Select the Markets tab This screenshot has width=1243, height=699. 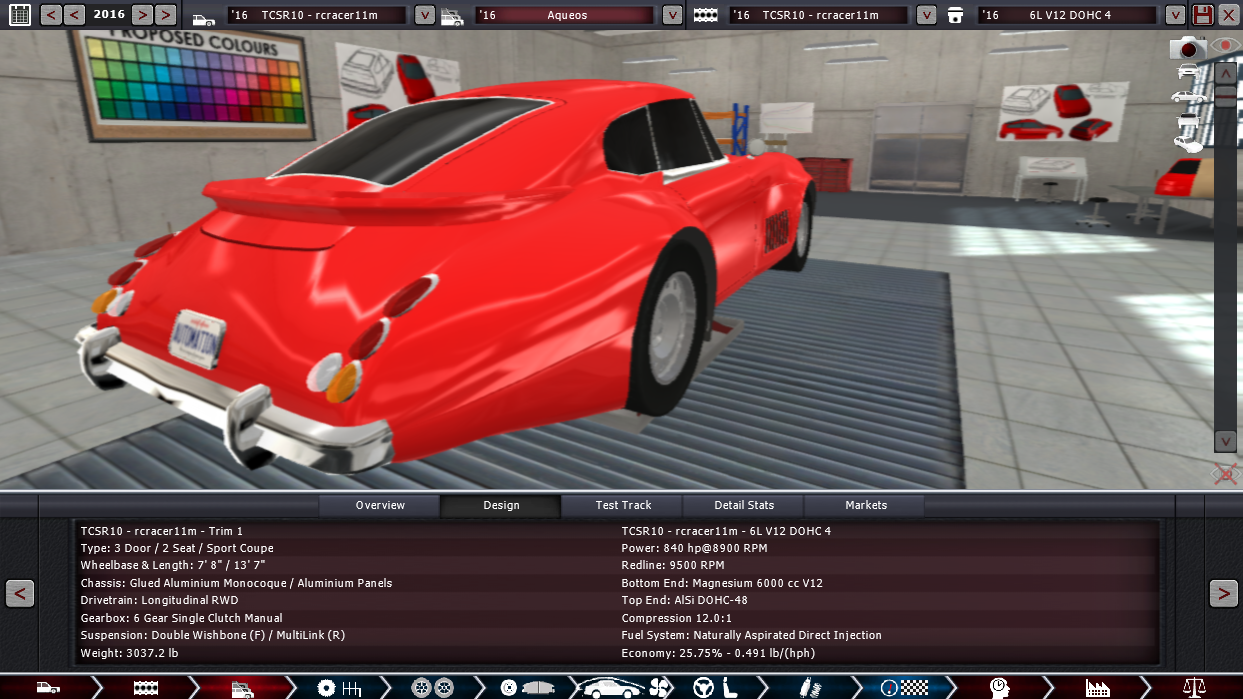pyautogui.click(x=866, y=505)
